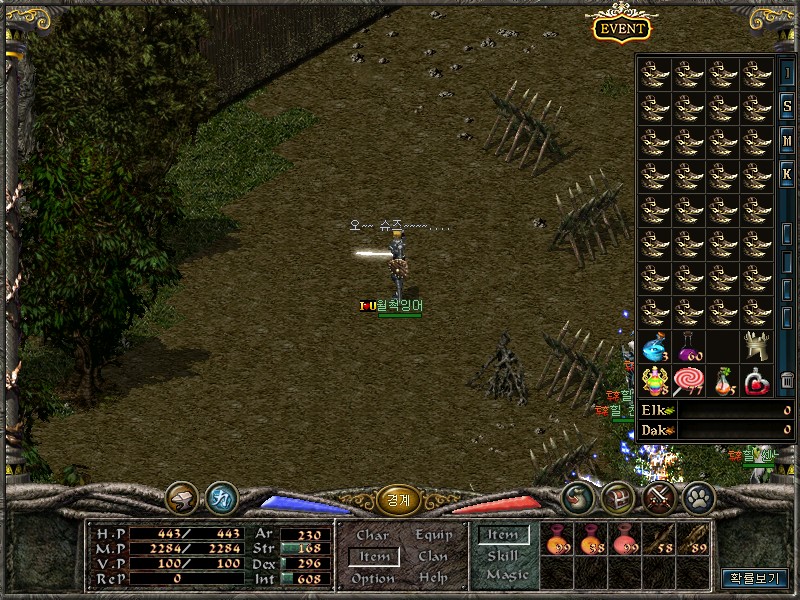Image resolution: width=800 pixels, height=600 pixels.
Task: Open the Clan menu
Action: coord(433,557)
